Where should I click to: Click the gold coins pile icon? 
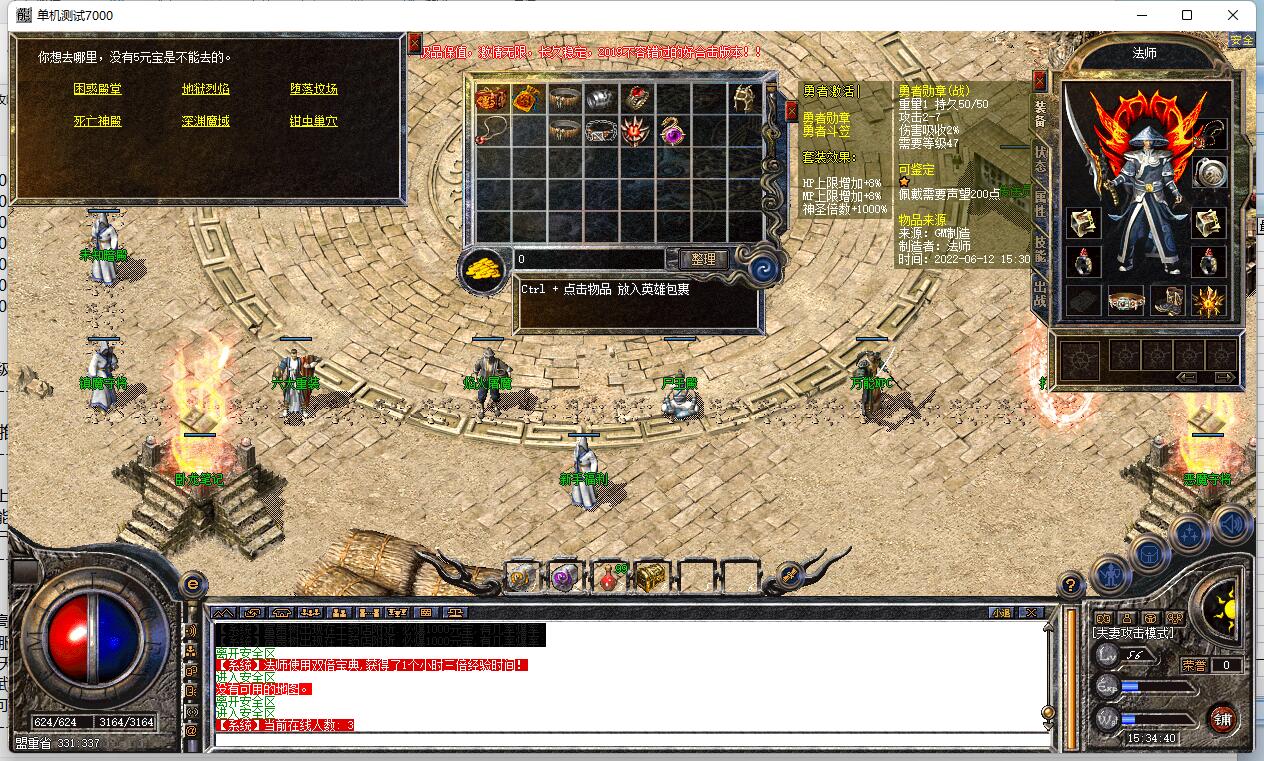(x=485, y=268)
